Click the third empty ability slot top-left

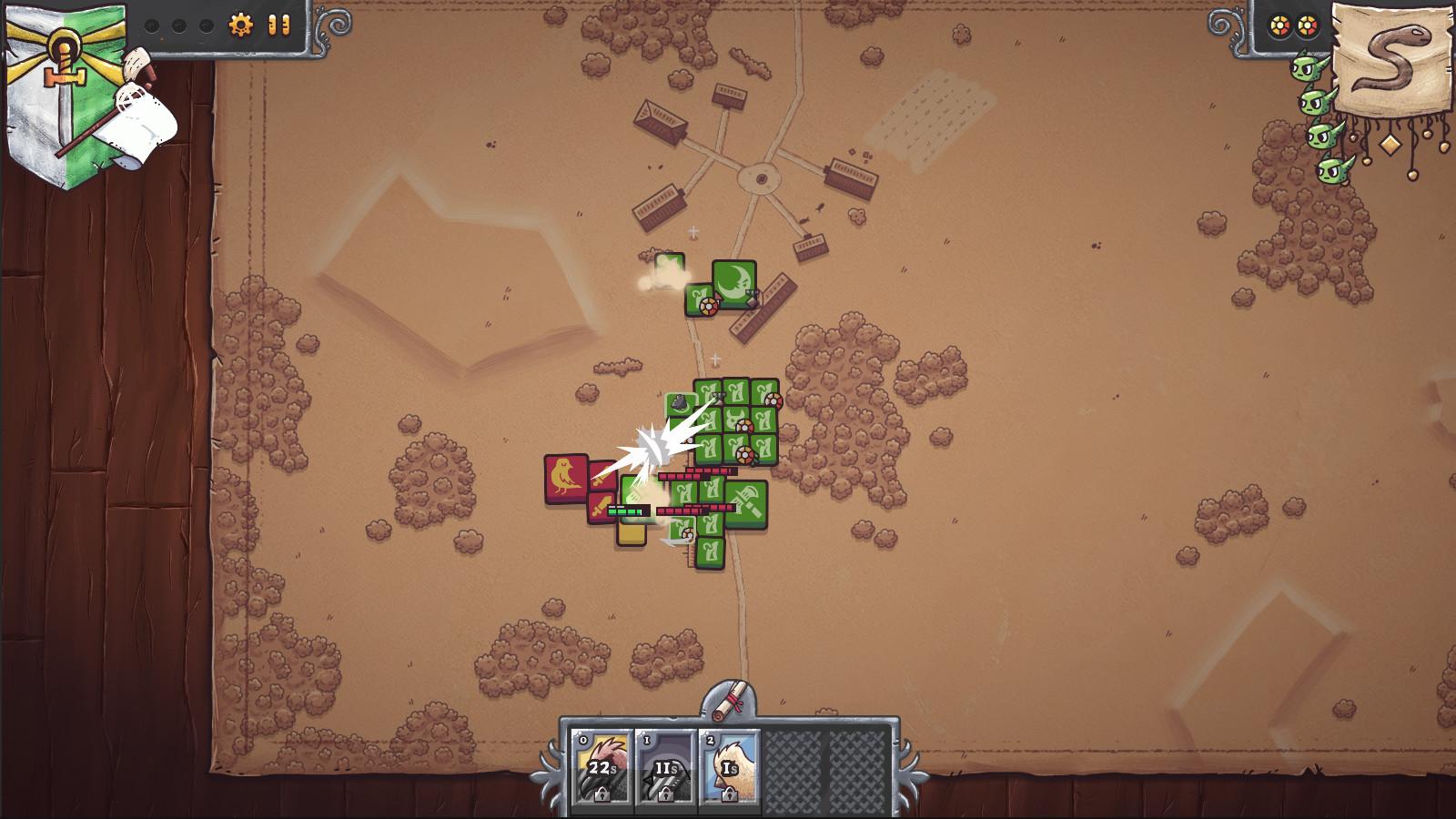[205, 26]
